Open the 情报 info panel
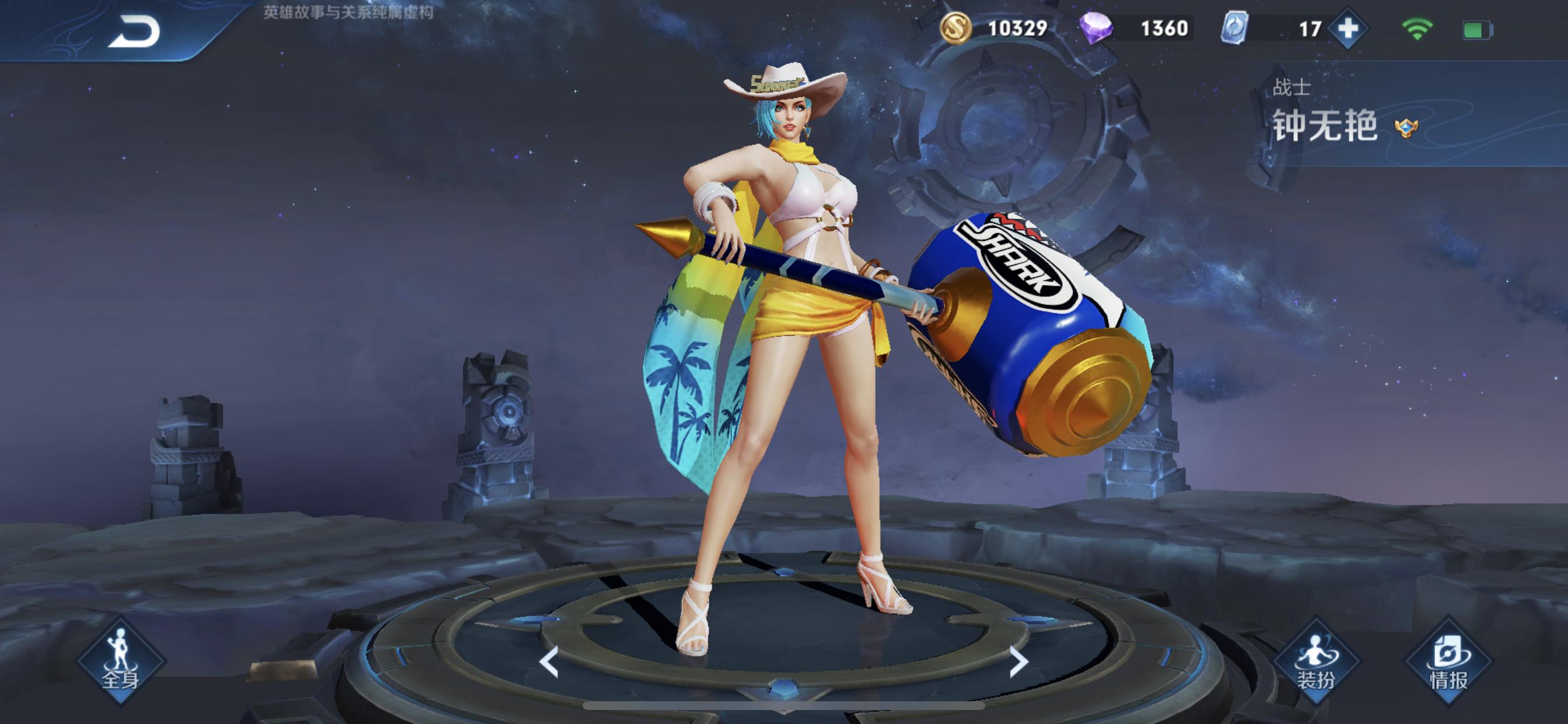This screenshot has width=1568, height=724. tap(1448, 661)
